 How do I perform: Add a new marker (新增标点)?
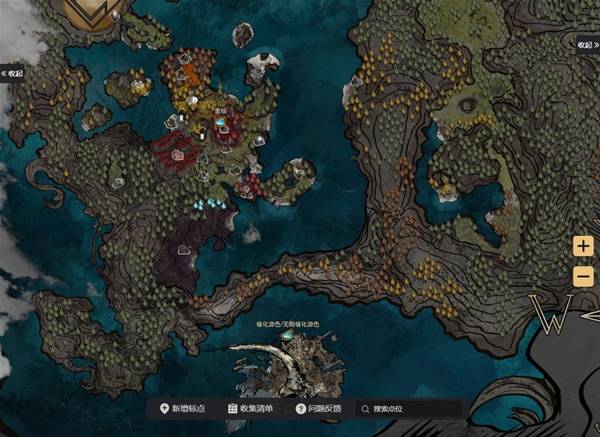tap(182, 408)
